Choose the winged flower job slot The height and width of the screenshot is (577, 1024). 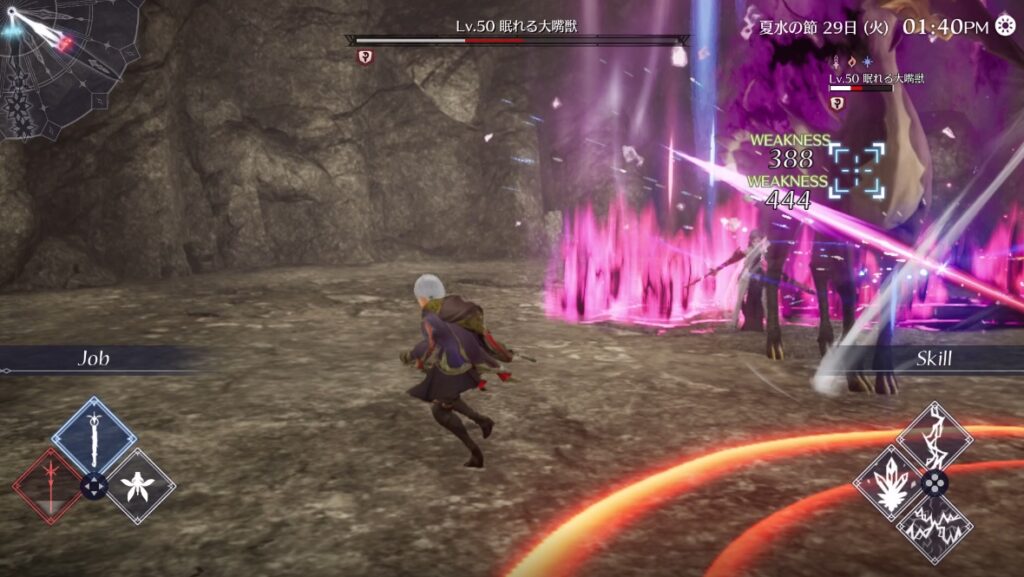click(x=140, y=486)
